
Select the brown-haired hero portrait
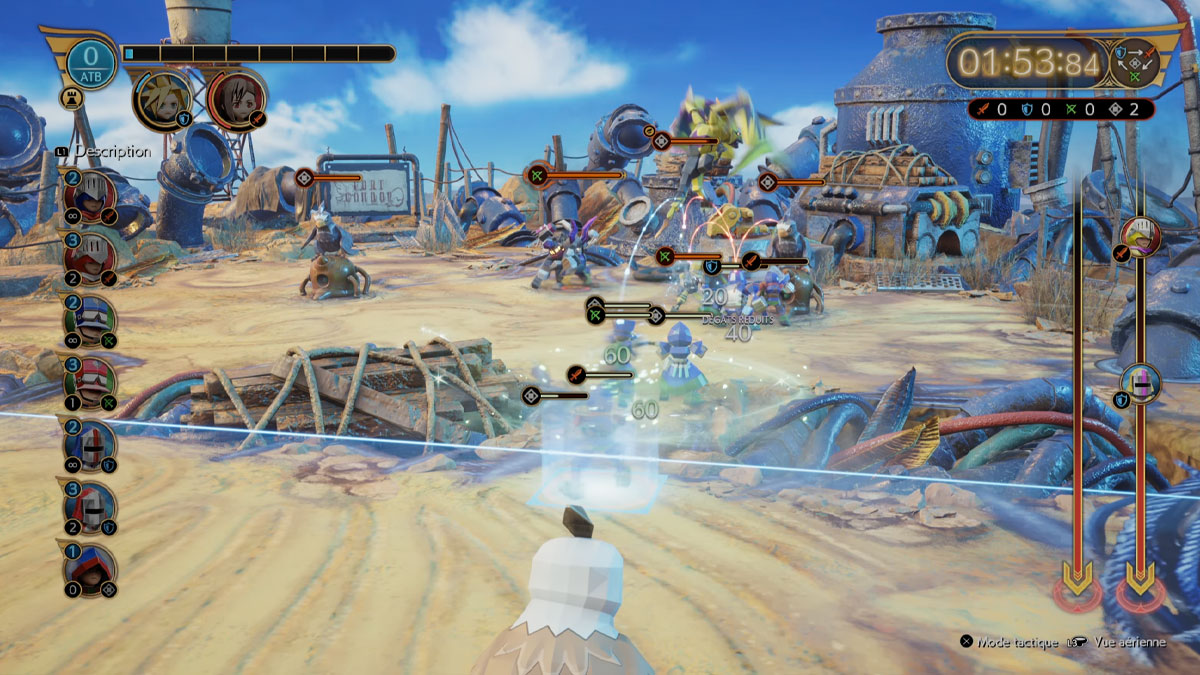click(x=237, y=99)
